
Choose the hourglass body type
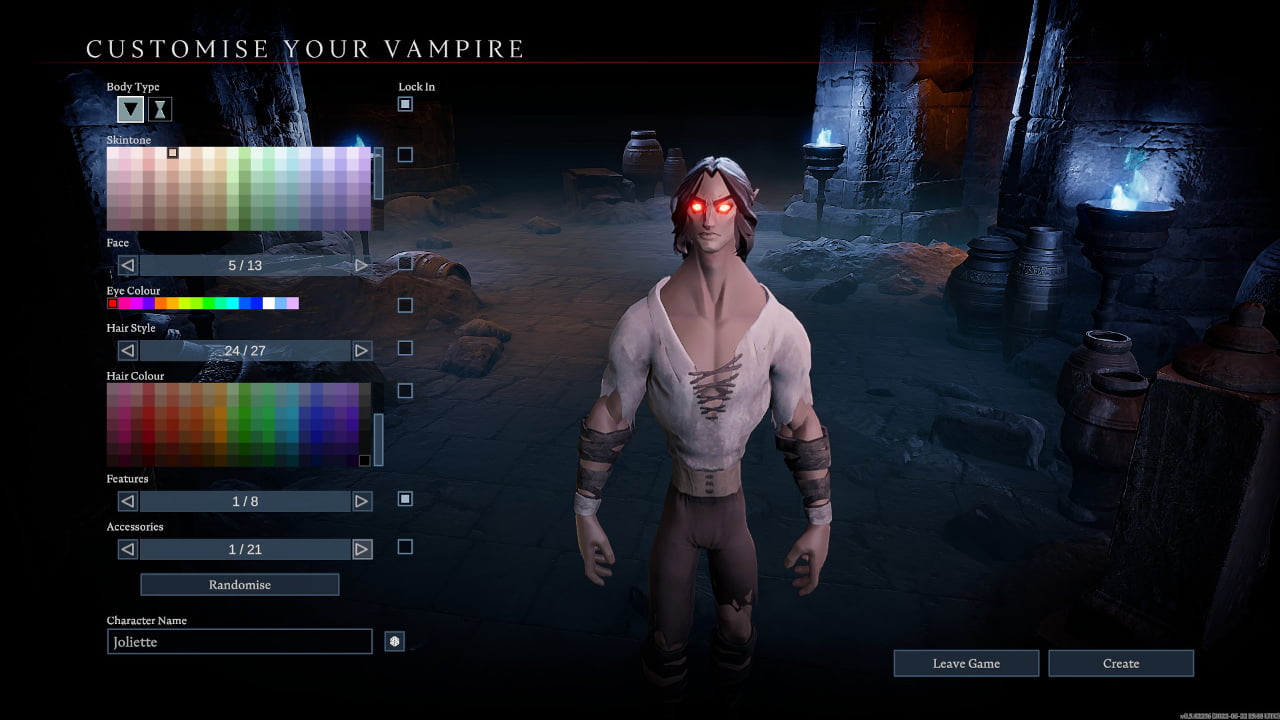coord(160,109)
